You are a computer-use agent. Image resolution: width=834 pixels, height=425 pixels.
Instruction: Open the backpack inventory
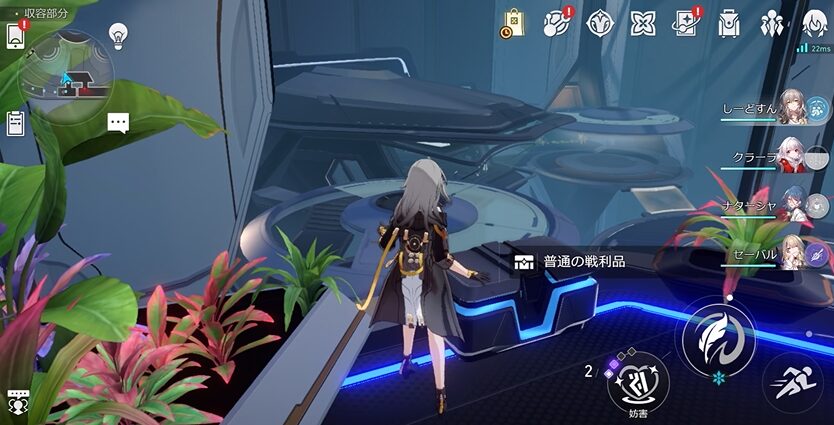[729, 24]
